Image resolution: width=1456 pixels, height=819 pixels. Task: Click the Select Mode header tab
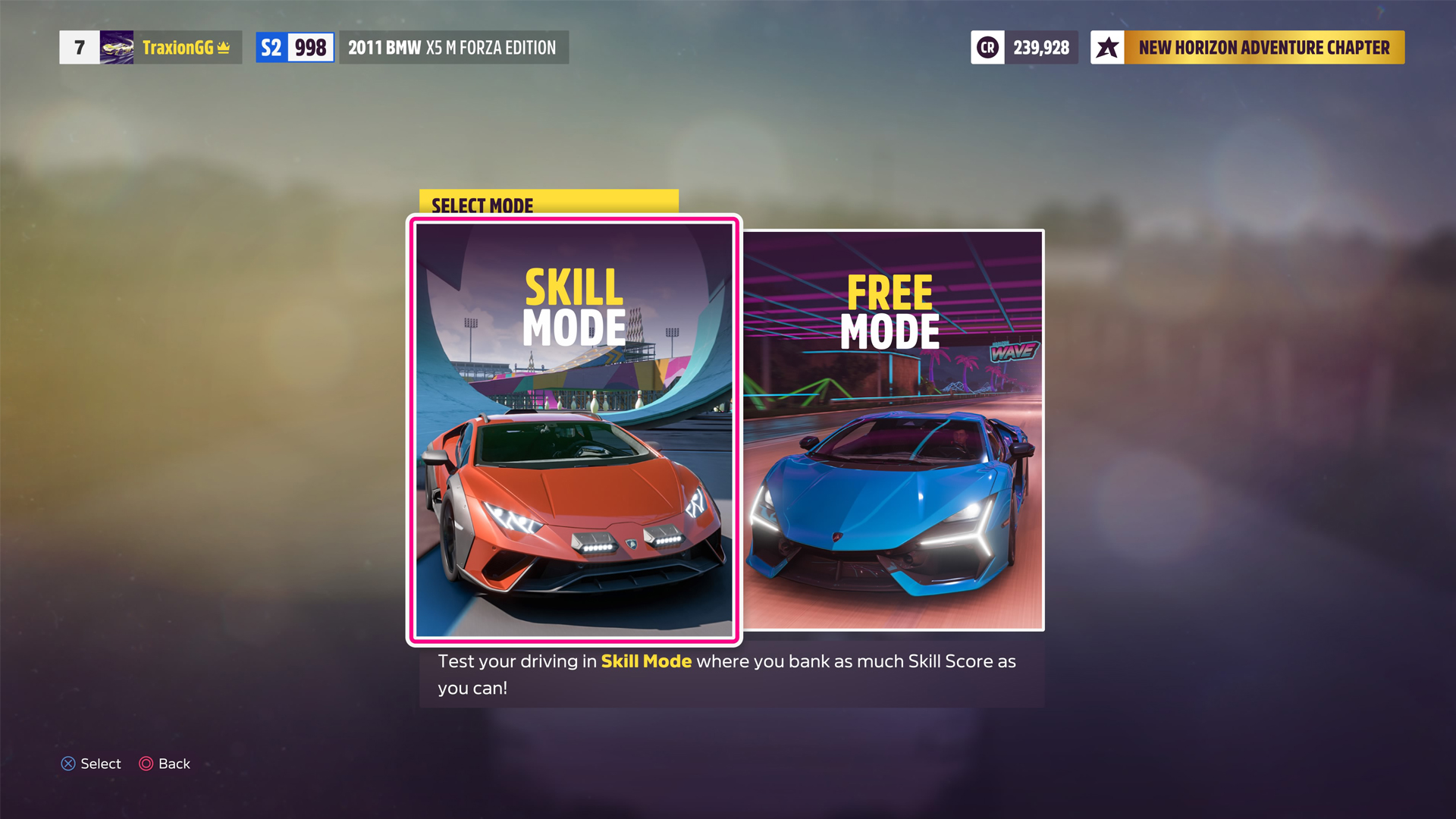pos(482,205)
